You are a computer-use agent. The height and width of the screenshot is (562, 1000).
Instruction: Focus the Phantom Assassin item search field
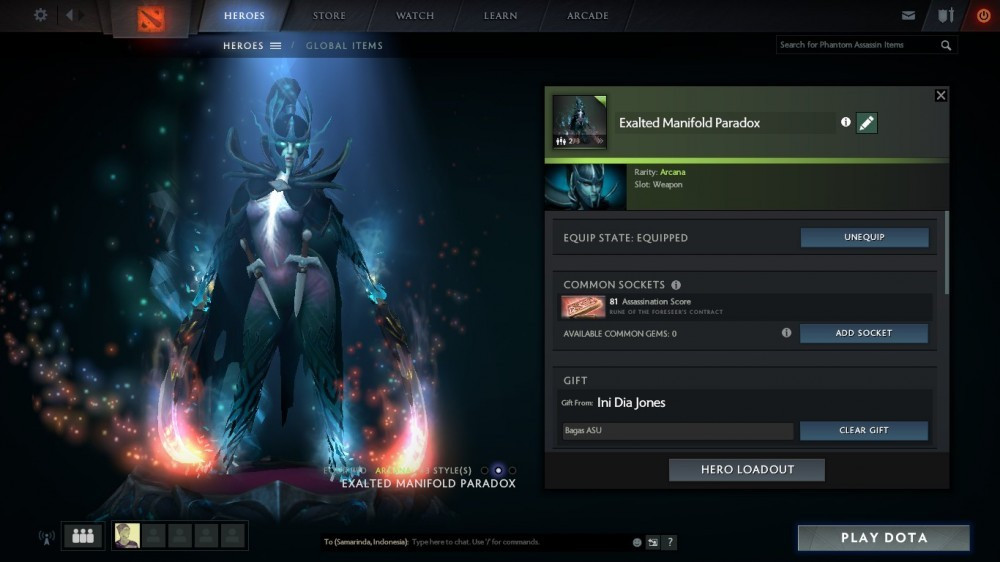click(x=857, y=45)
